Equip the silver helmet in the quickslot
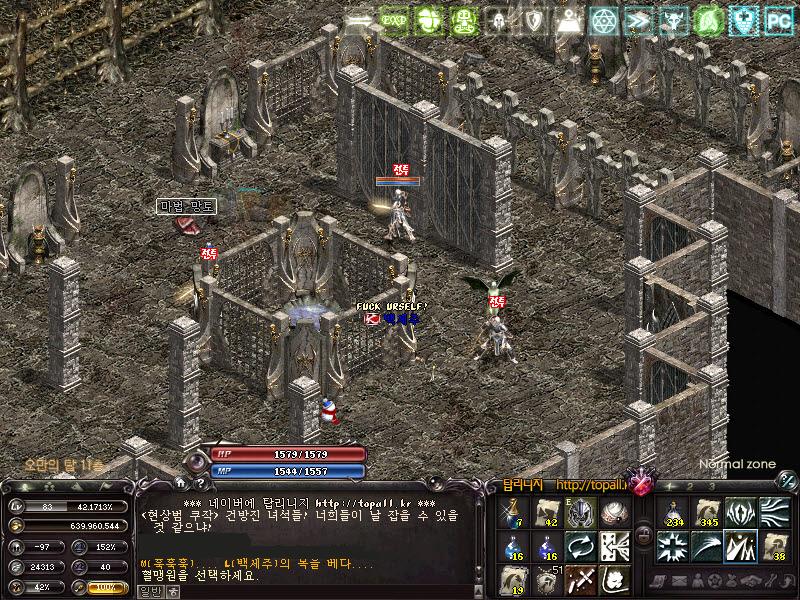The width and height of the screenshot is (800, 600). pos(581,512)
